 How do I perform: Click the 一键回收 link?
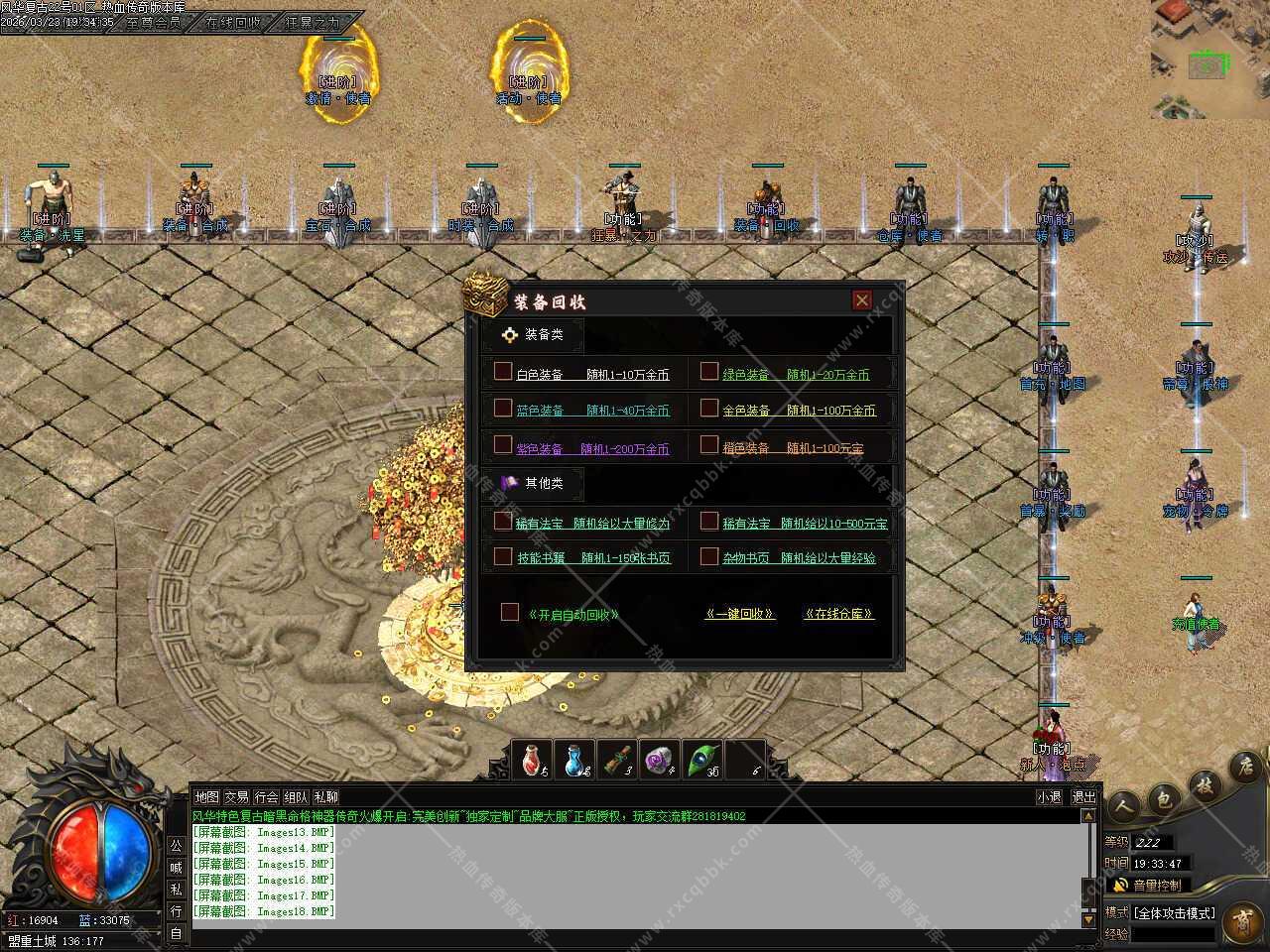click(739, 614)
